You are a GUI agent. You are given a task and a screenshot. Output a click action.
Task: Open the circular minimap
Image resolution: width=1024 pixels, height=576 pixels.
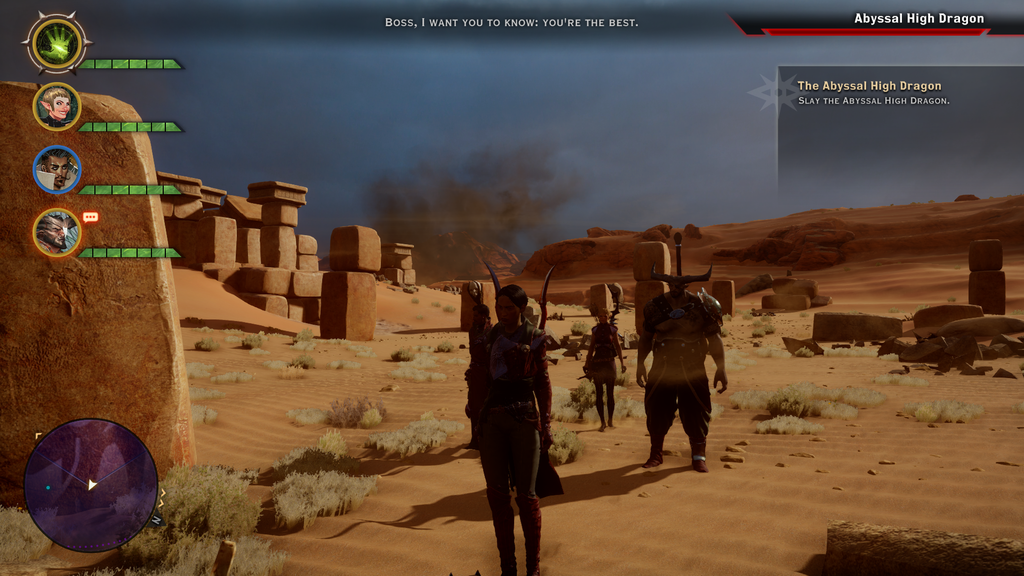coord(90,485)
